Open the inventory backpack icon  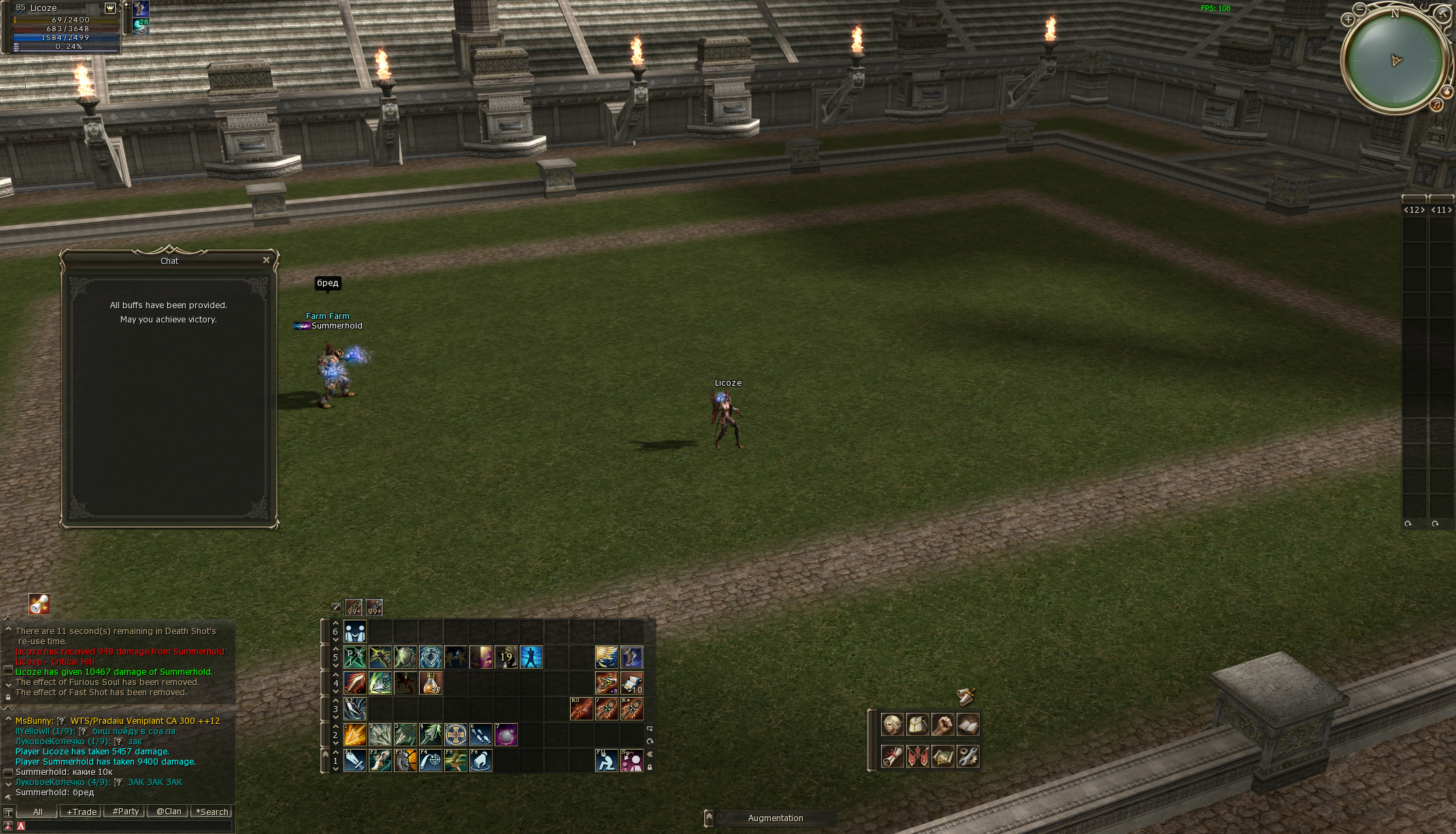(917, 724)
